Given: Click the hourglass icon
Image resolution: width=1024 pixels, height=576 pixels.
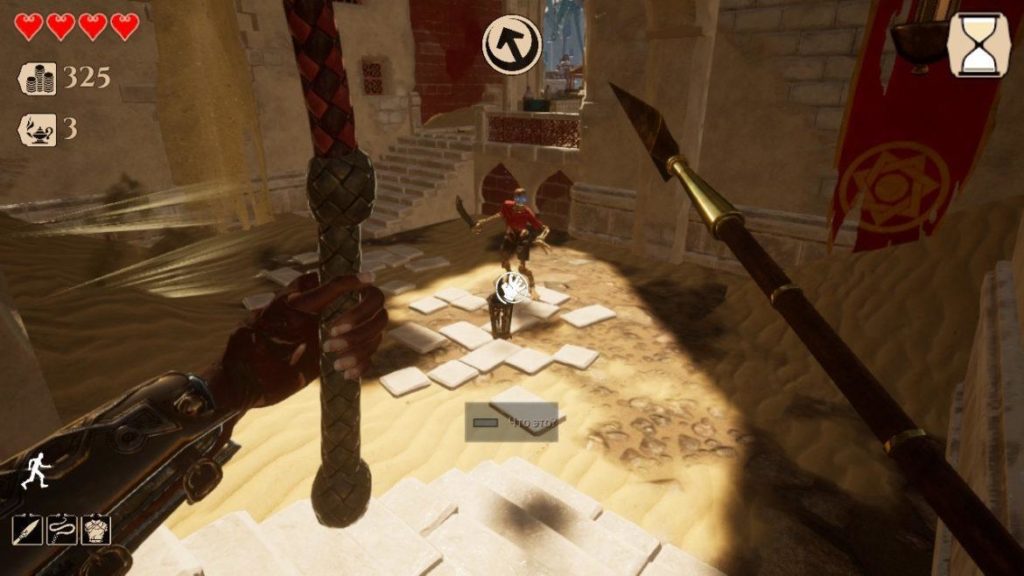Looking at the screenshot, I should pyautogui.click(x=979, y=45).
